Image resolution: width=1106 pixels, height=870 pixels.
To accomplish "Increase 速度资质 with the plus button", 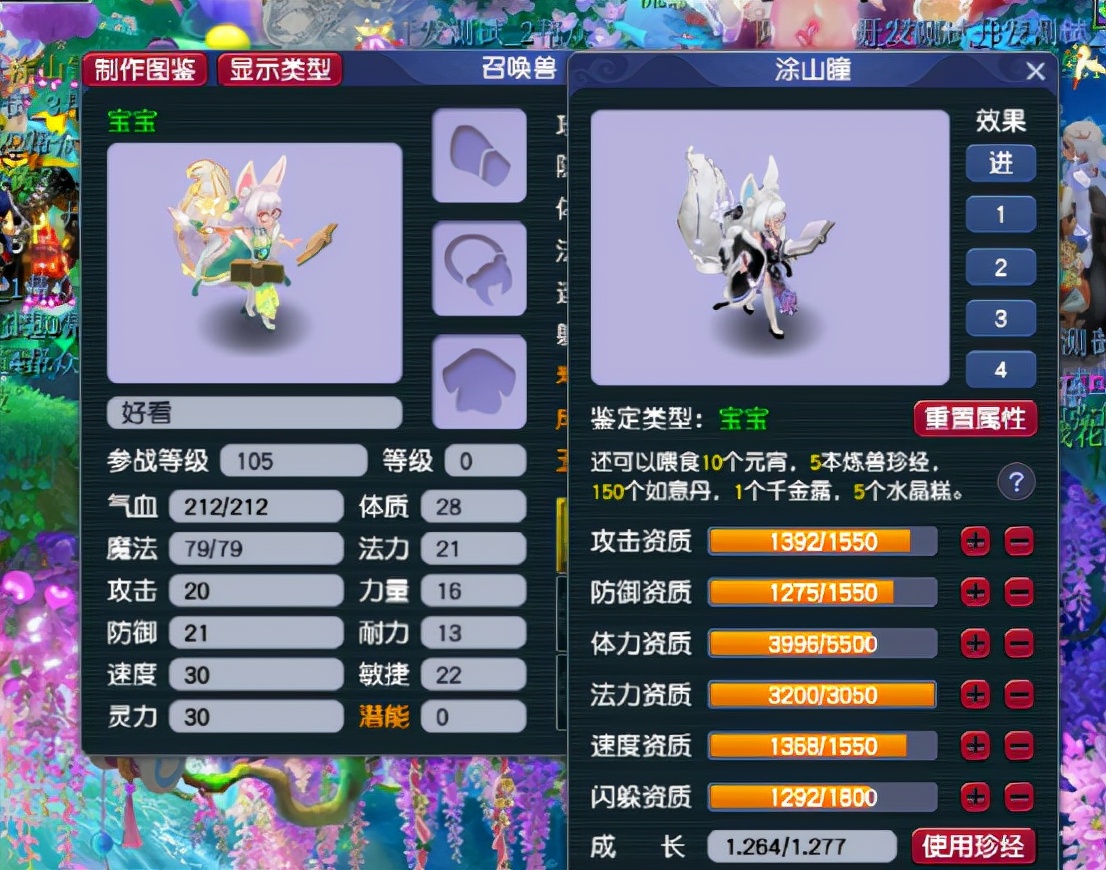I will tap(975, 746).
